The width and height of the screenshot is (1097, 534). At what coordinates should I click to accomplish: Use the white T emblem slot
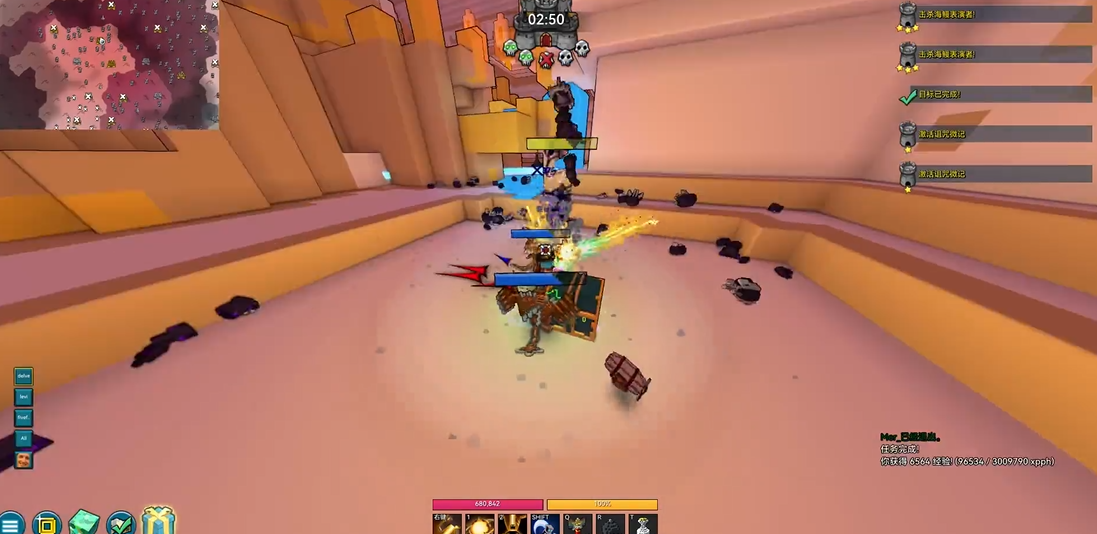643,524
